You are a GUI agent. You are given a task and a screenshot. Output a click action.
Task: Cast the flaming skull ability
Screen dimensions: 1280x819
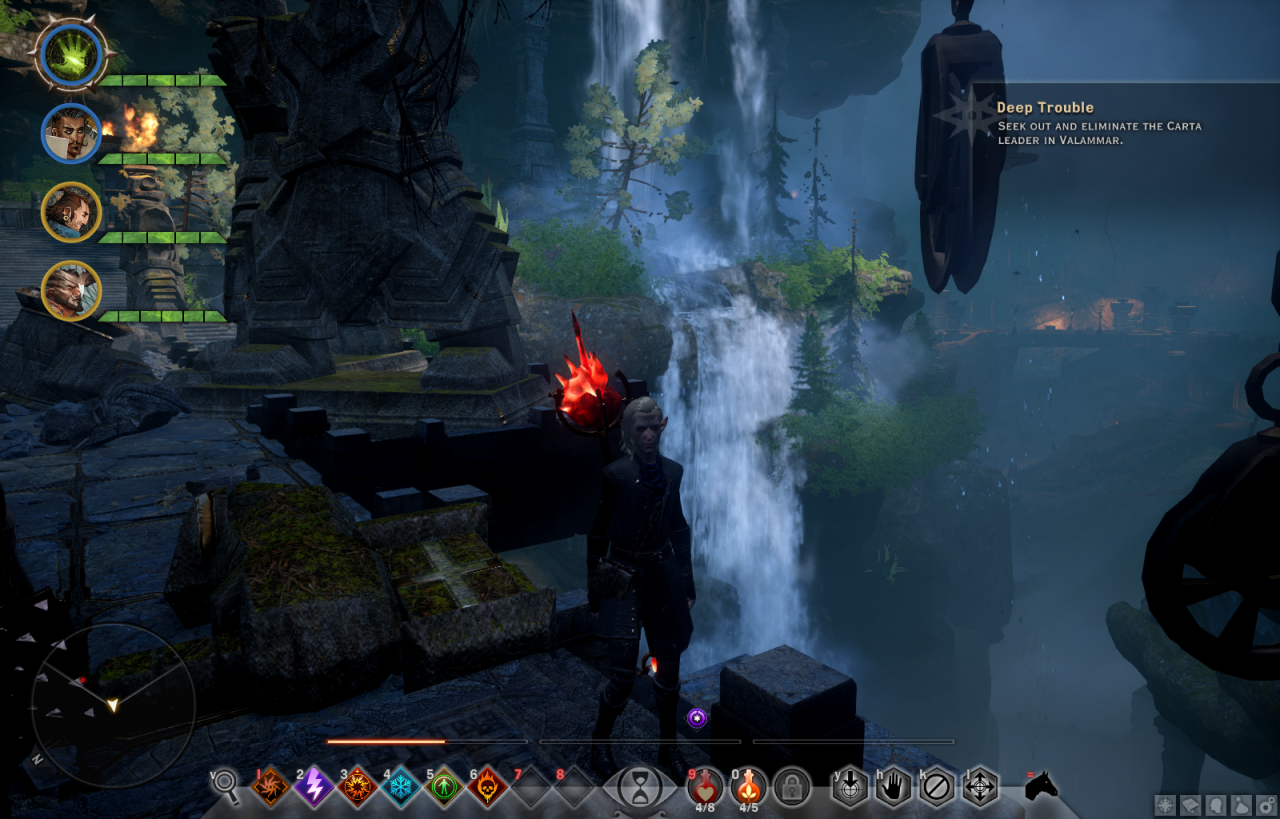487,787
